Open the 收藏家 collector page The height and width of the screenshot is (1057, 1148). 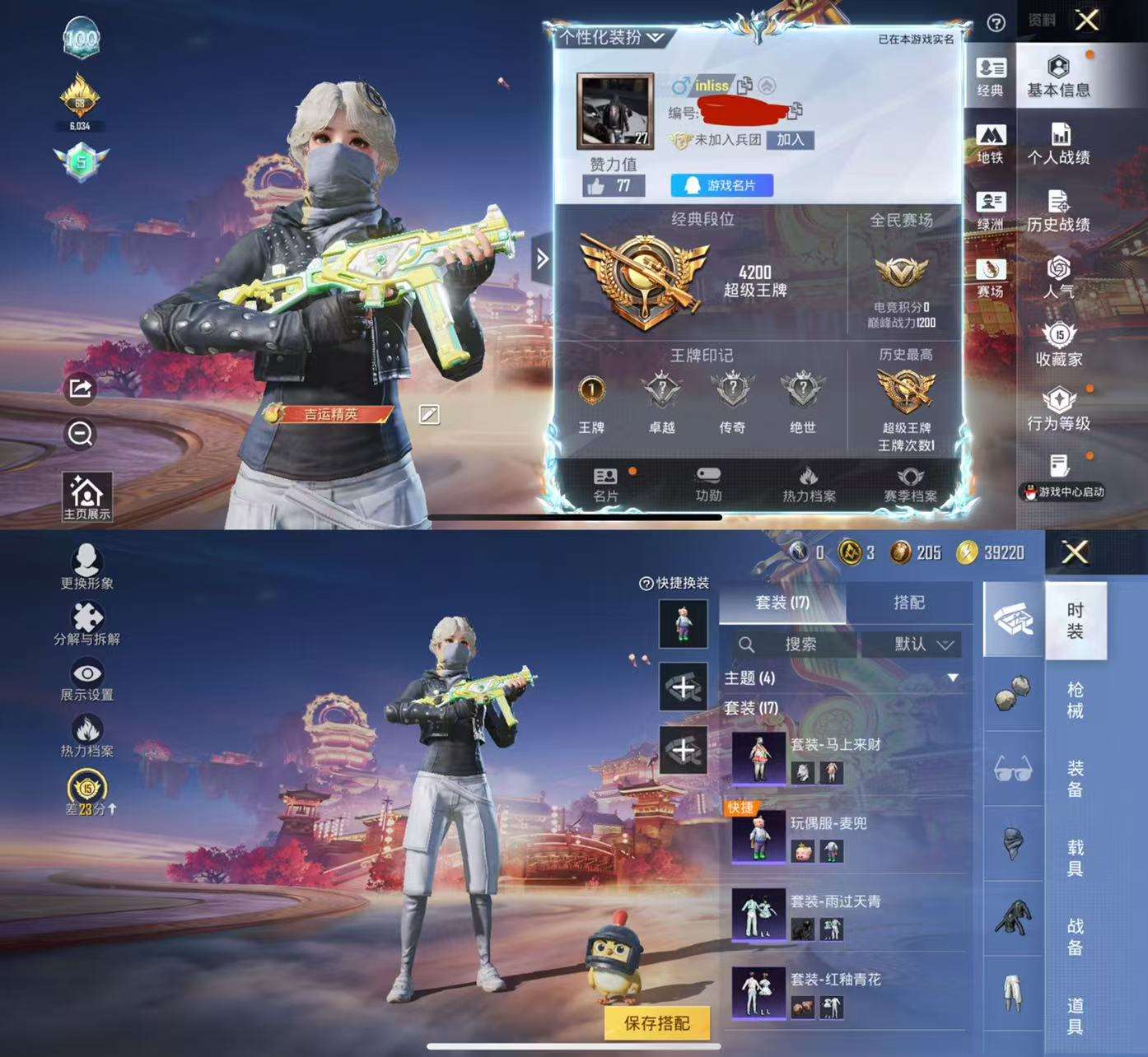click(x=1058, y=344)
